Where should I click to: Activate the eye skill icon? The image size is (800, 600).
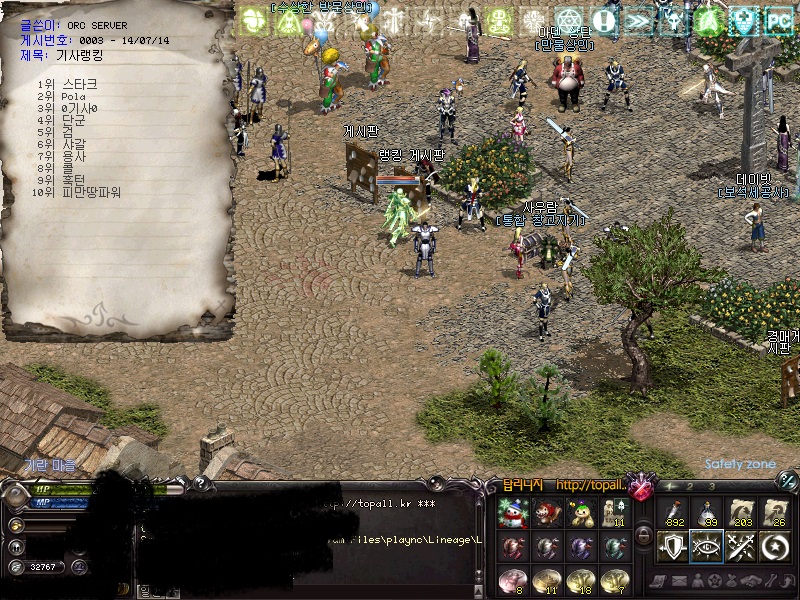[x=706, y=546]
